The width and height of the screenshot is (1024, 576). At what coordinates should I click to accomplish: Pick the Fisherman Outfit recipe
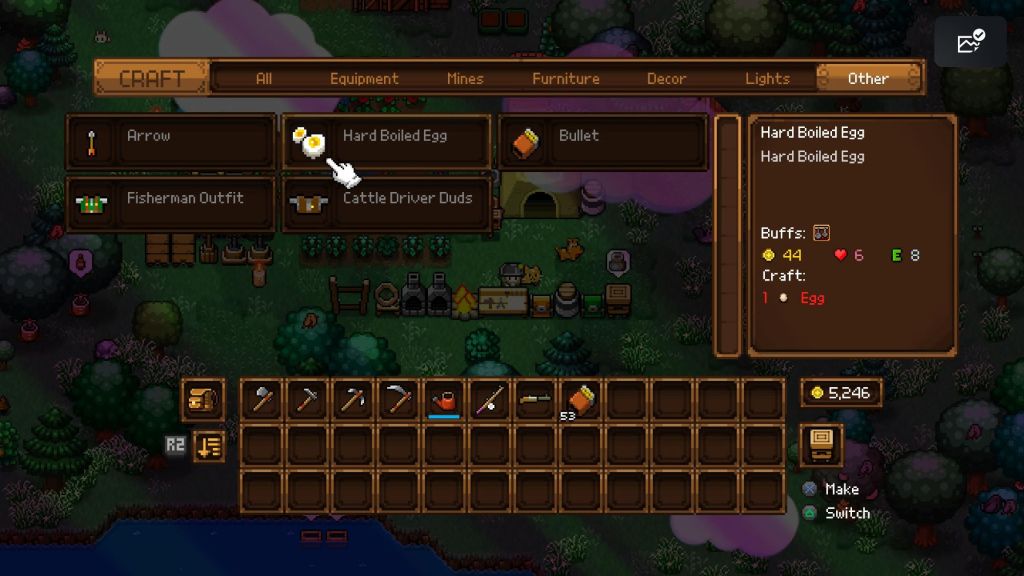(171, 204)
